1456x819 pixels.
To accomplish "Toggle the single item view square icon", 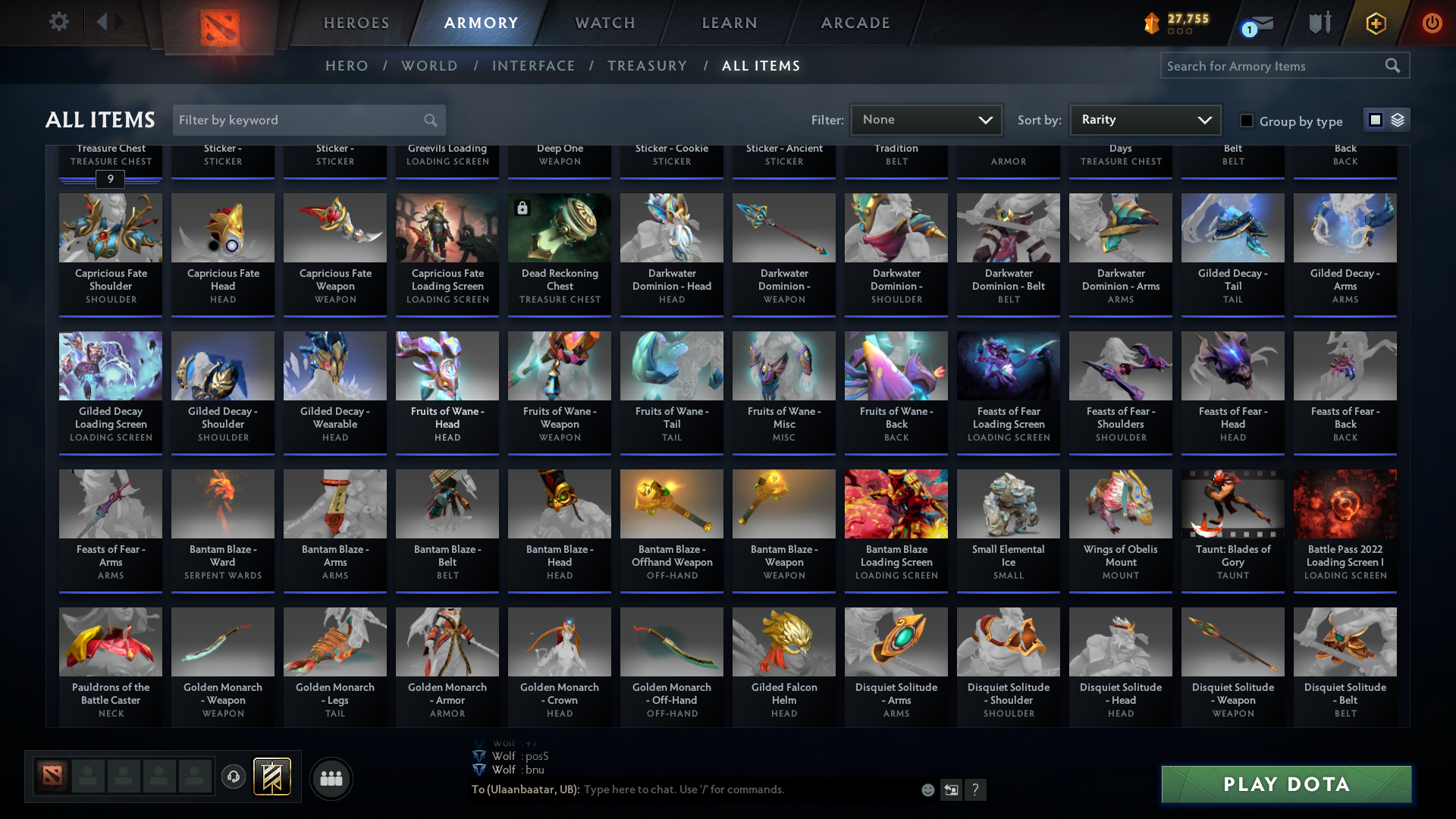I will [1375, 119].
